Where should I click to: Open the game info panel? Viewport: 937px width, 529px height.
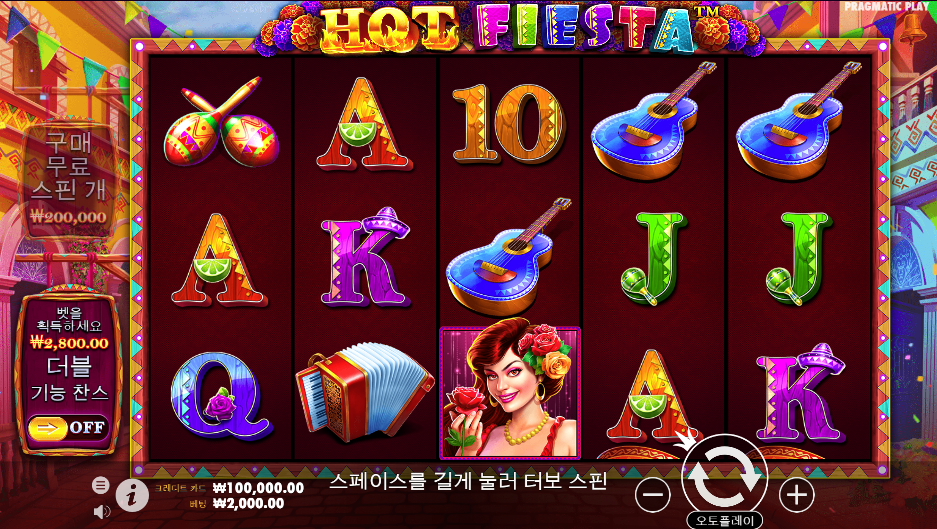[x=132, y=493]
